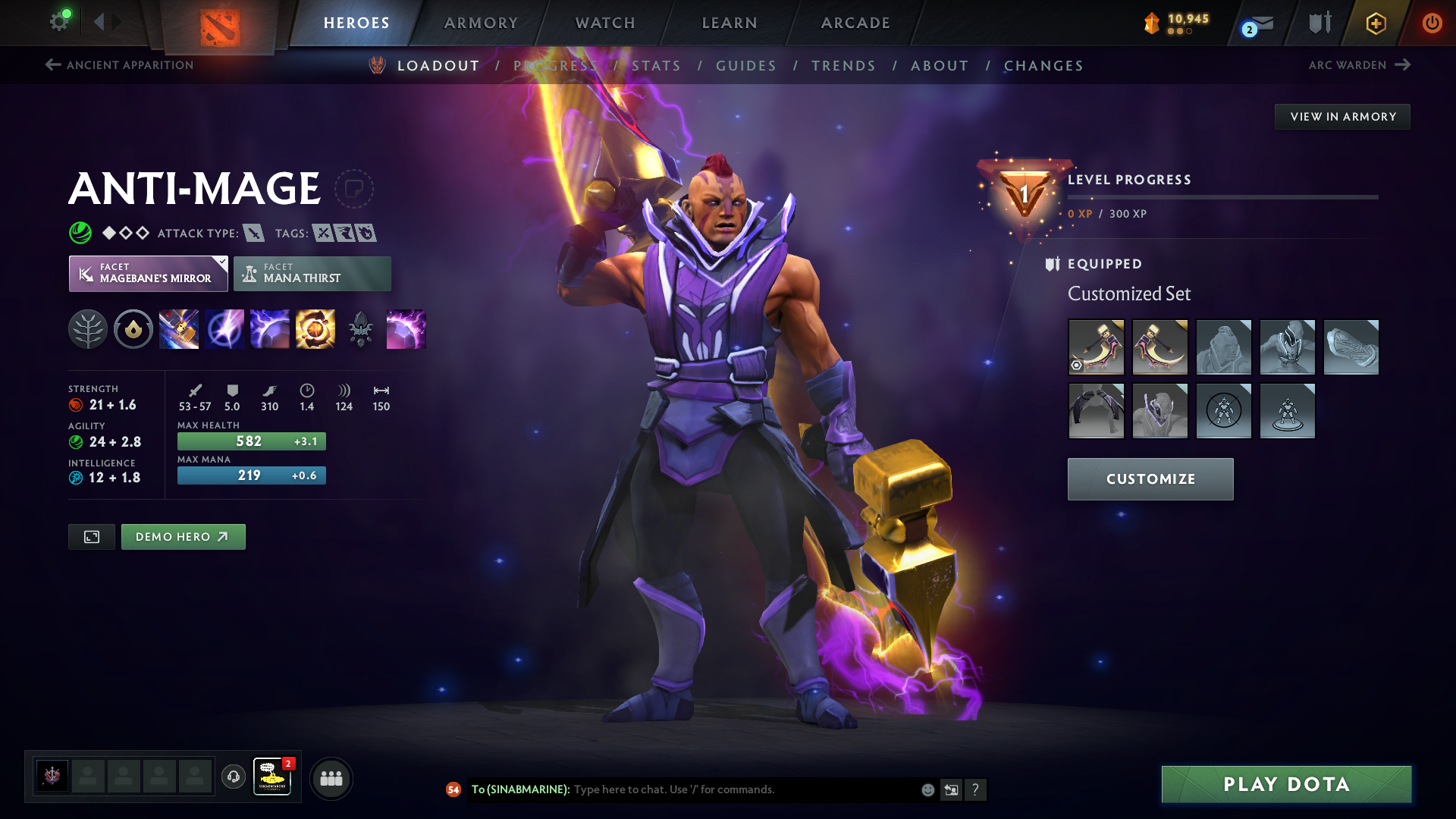
Task: View hero Trends section
Action: point(843,66)
